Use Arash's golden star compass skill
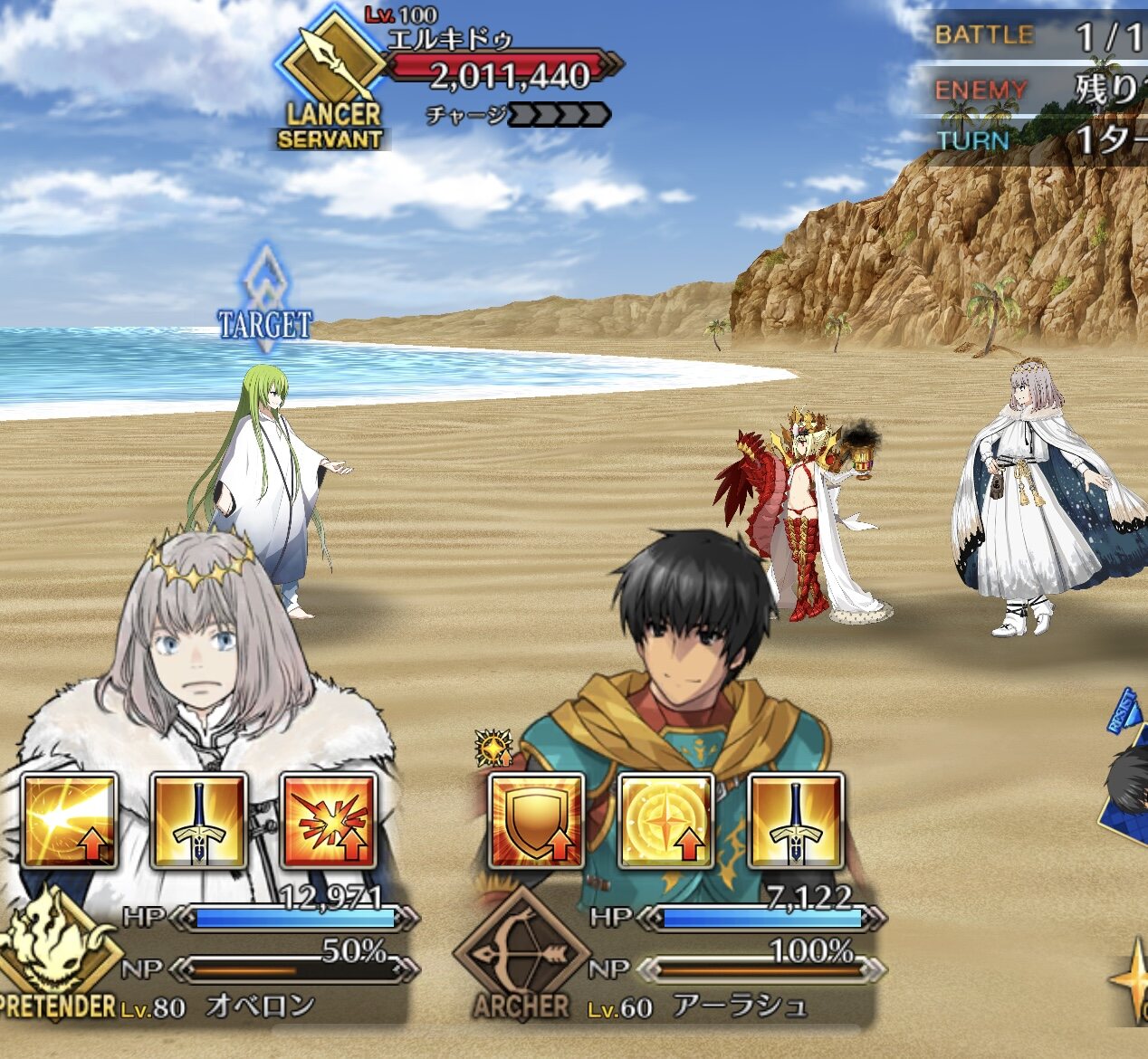Screen dimensions: 1148x1059 click(x=665, y=821)
